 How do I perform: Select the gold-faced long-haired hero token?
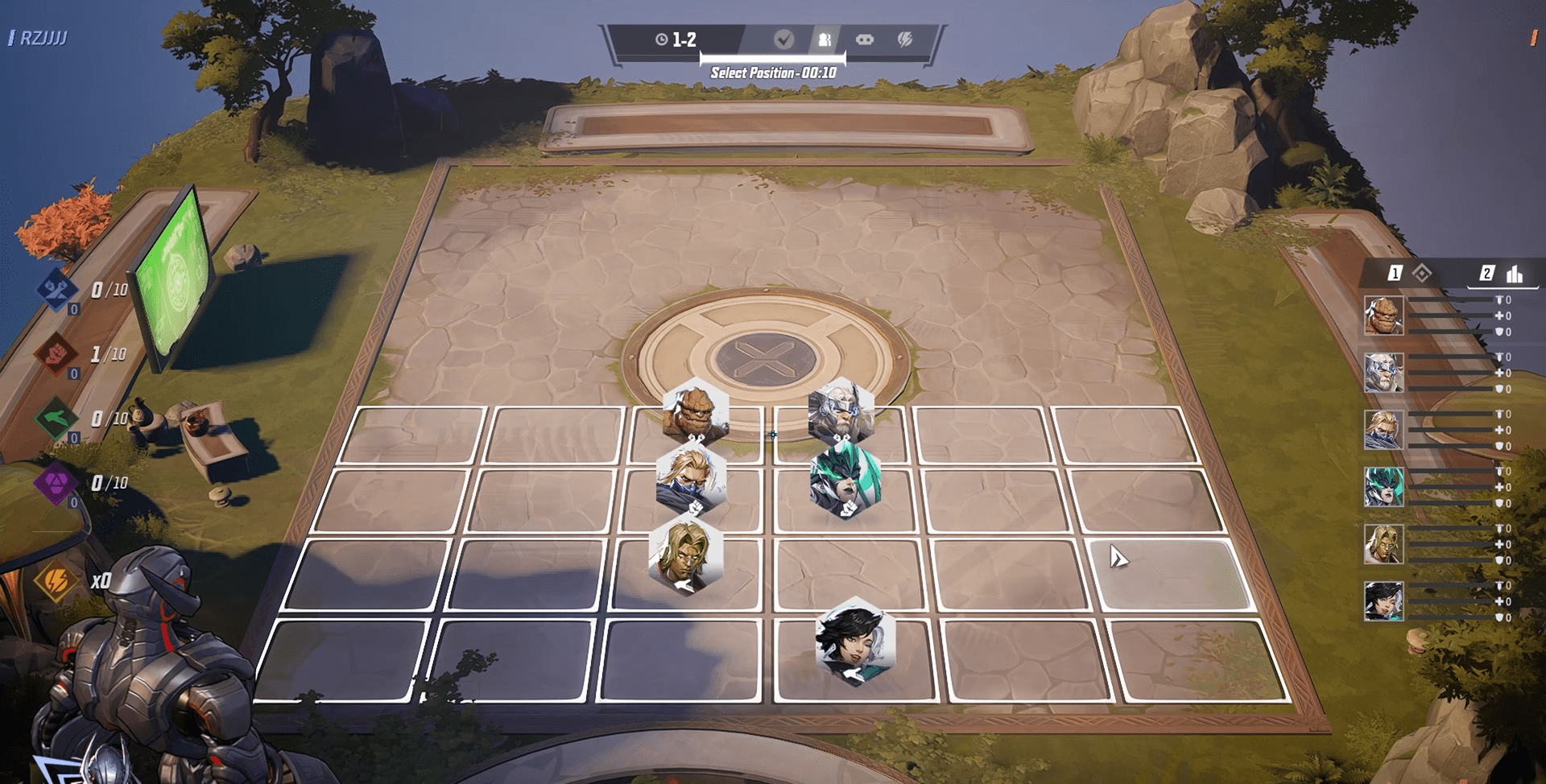[x=685, y=555]
